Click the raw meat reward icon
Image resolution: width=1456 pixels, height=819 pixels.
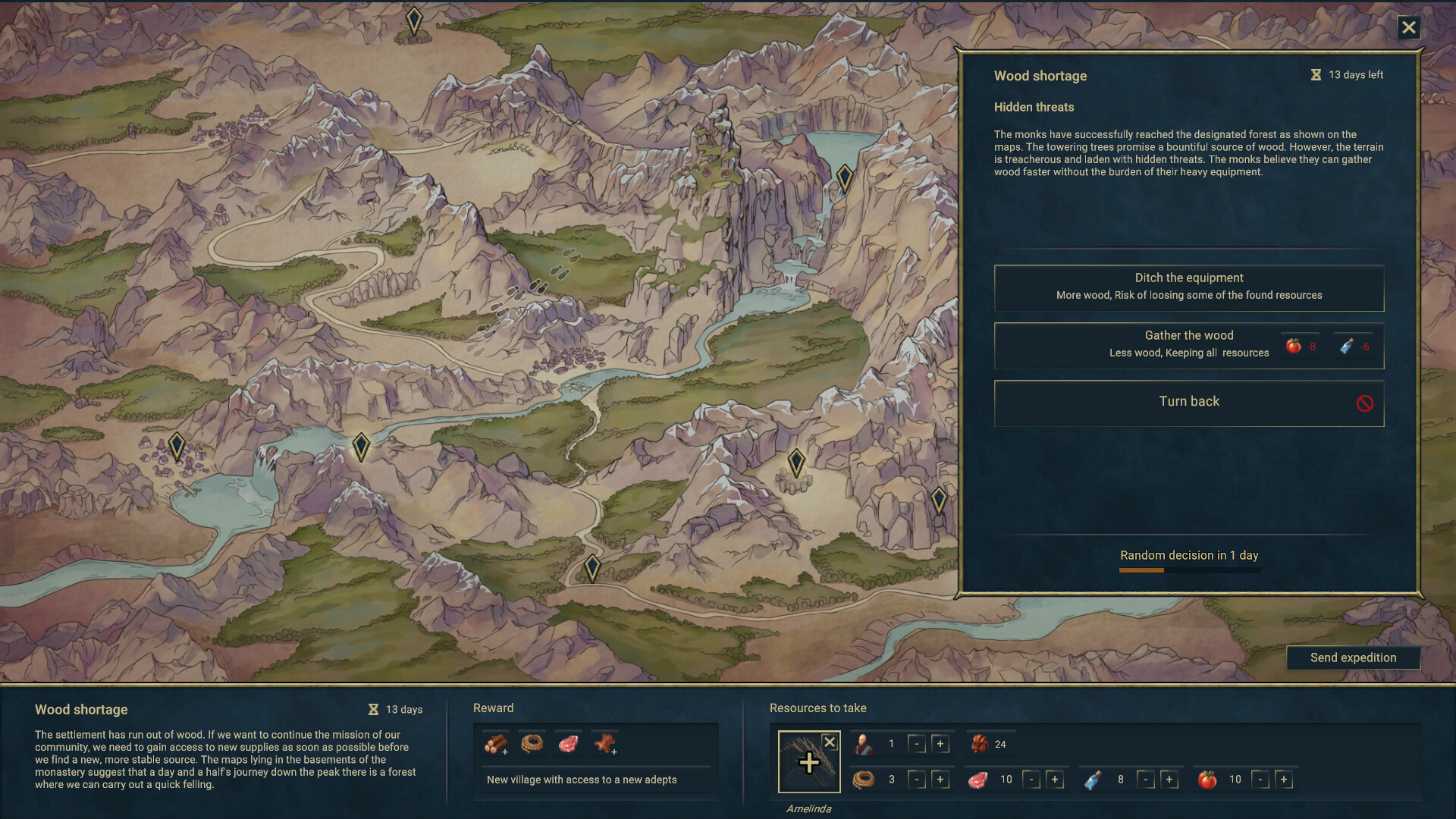coord(569,744)
